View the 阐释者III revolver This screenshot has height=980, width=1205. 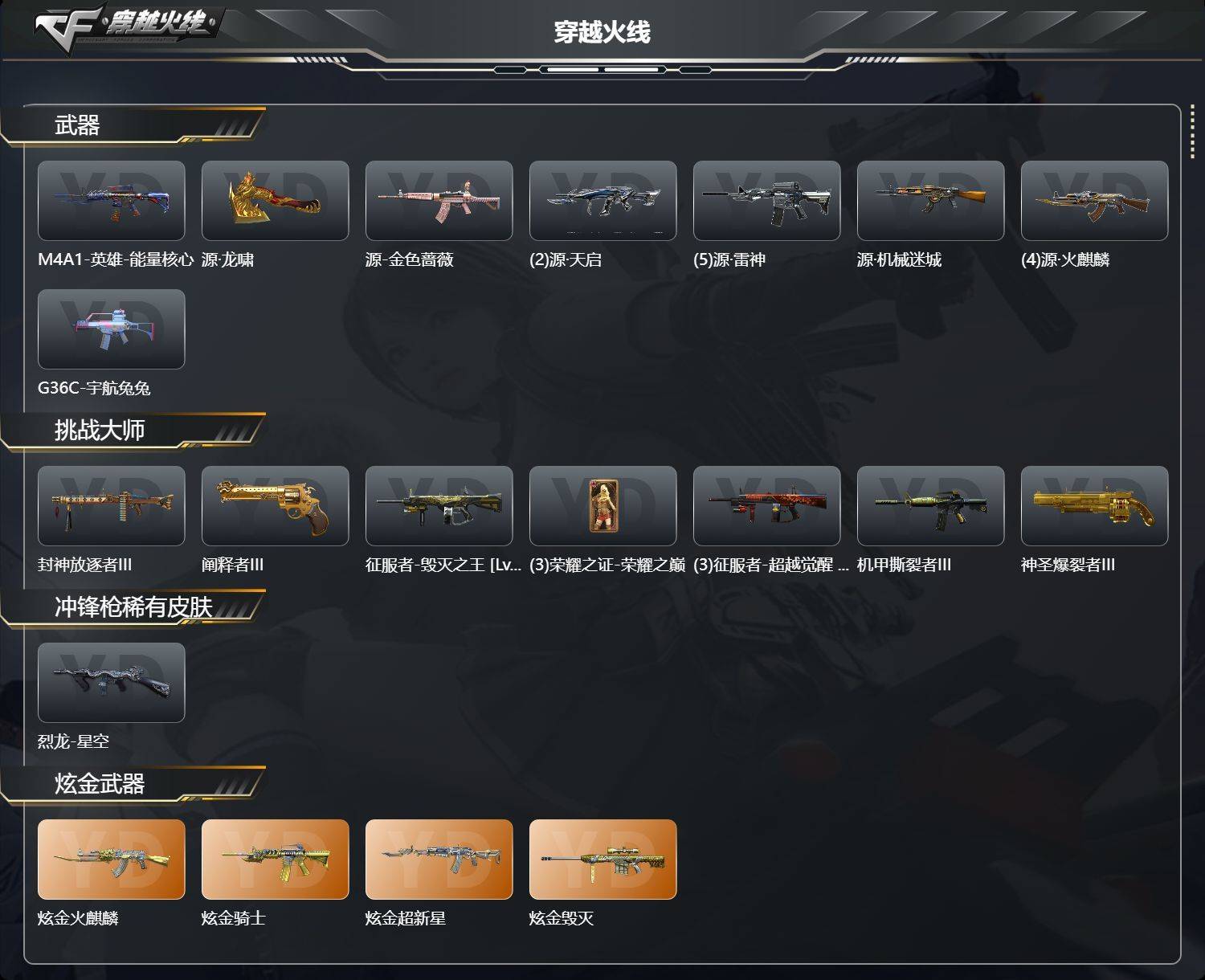(x=275, y=506)
